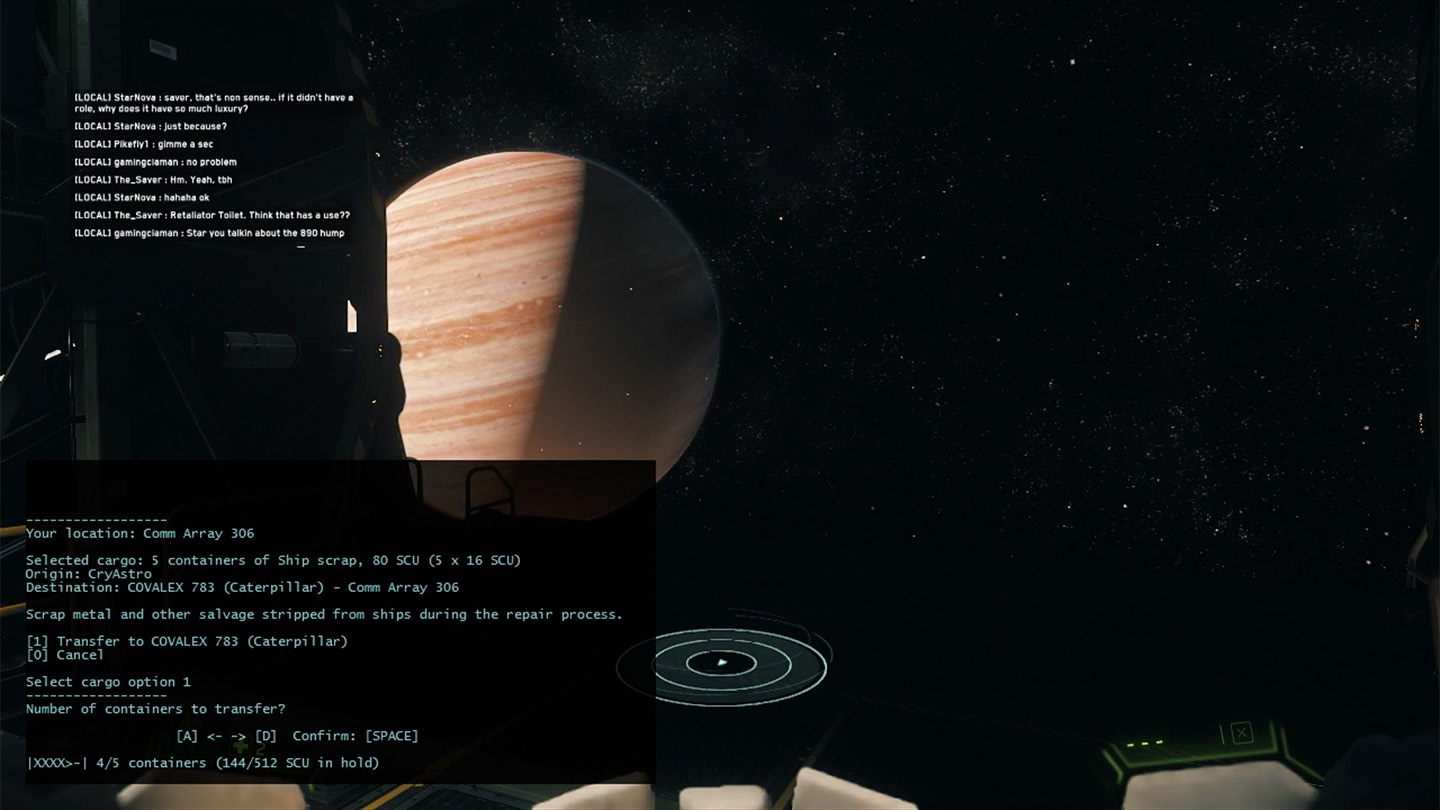
Task: Toggle the [0] Cancel option
Action: coord(64,654)
